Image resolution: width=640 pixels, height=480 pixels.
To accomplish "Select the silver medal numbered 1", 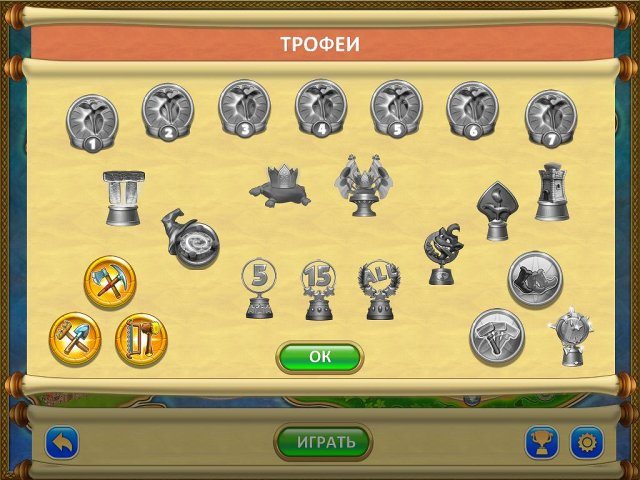I will coord(91,120).
